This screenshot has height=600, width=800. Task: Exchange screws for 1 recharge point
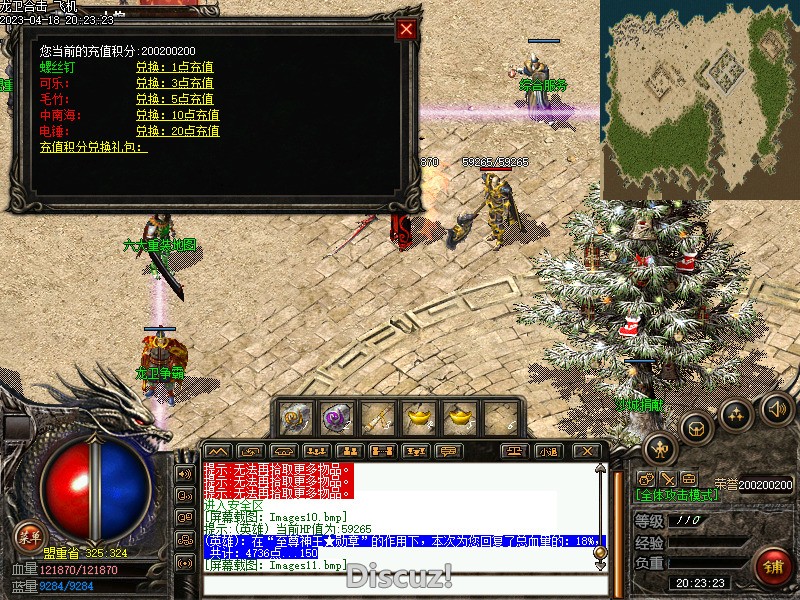click(174, 67)
